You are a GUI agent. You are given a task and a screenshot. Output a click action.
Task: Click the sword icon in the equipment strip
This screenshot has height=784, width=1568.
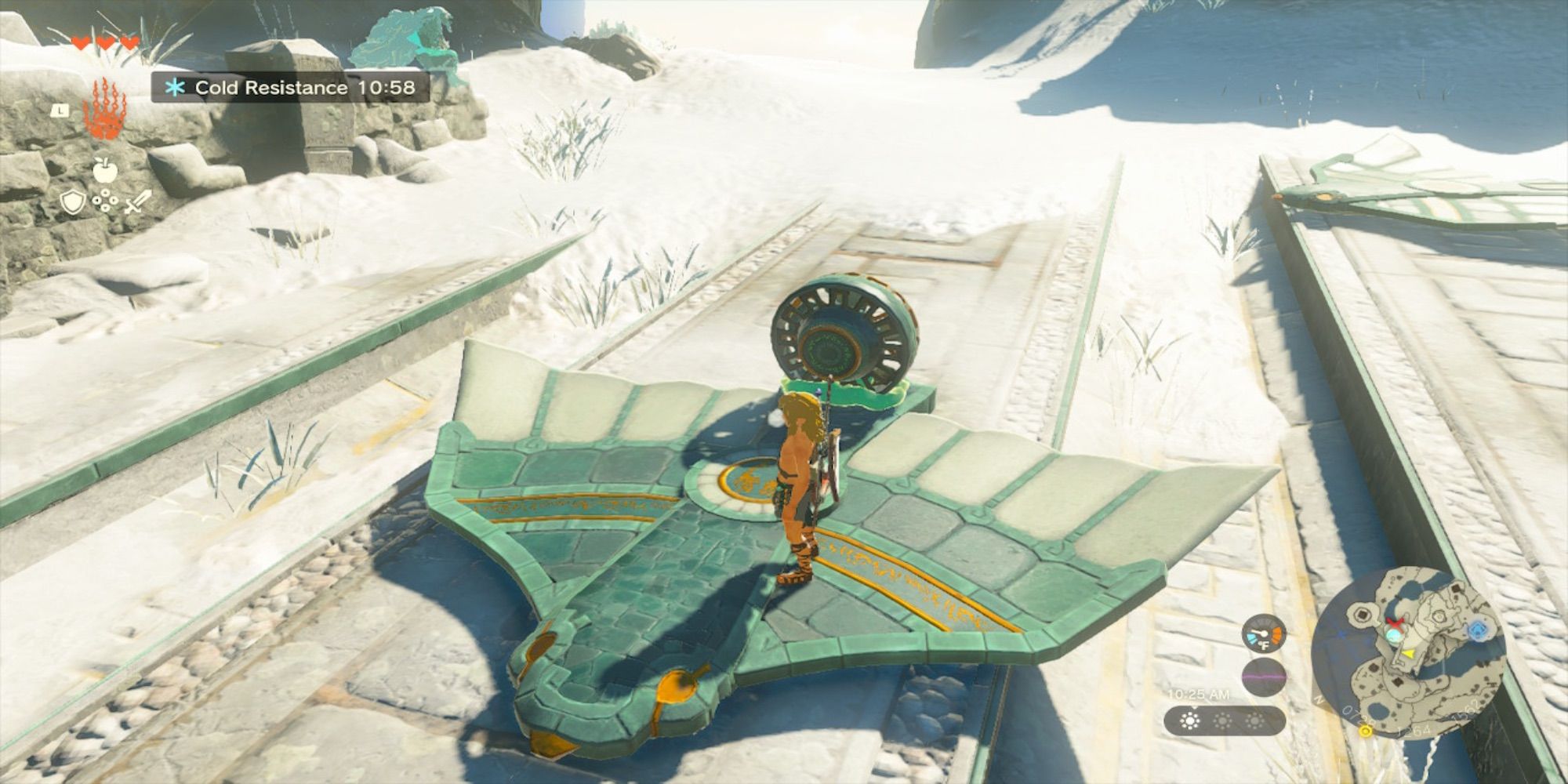point(137,202)
